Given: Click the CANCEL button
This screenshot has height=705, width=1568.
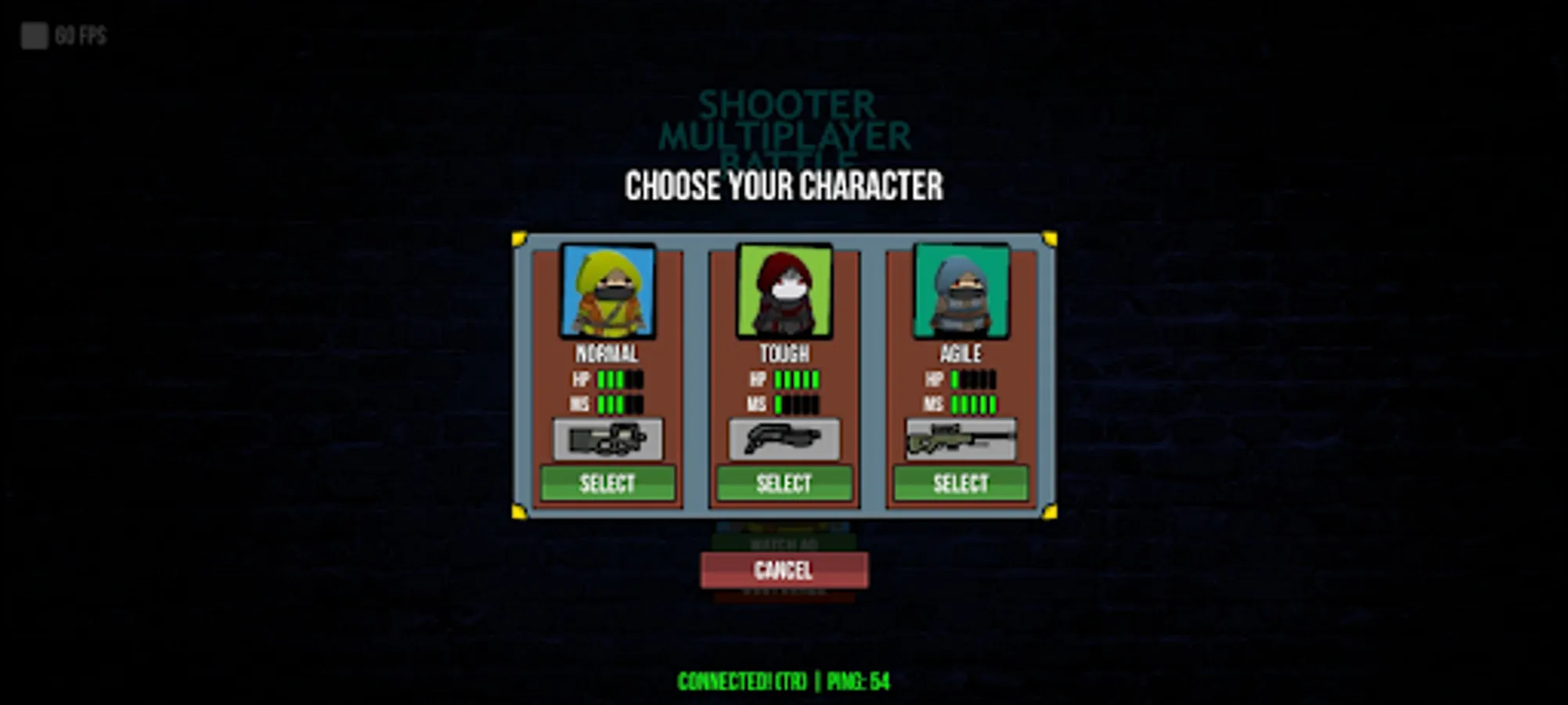Looking at the screenshot, I should point(784,571).
